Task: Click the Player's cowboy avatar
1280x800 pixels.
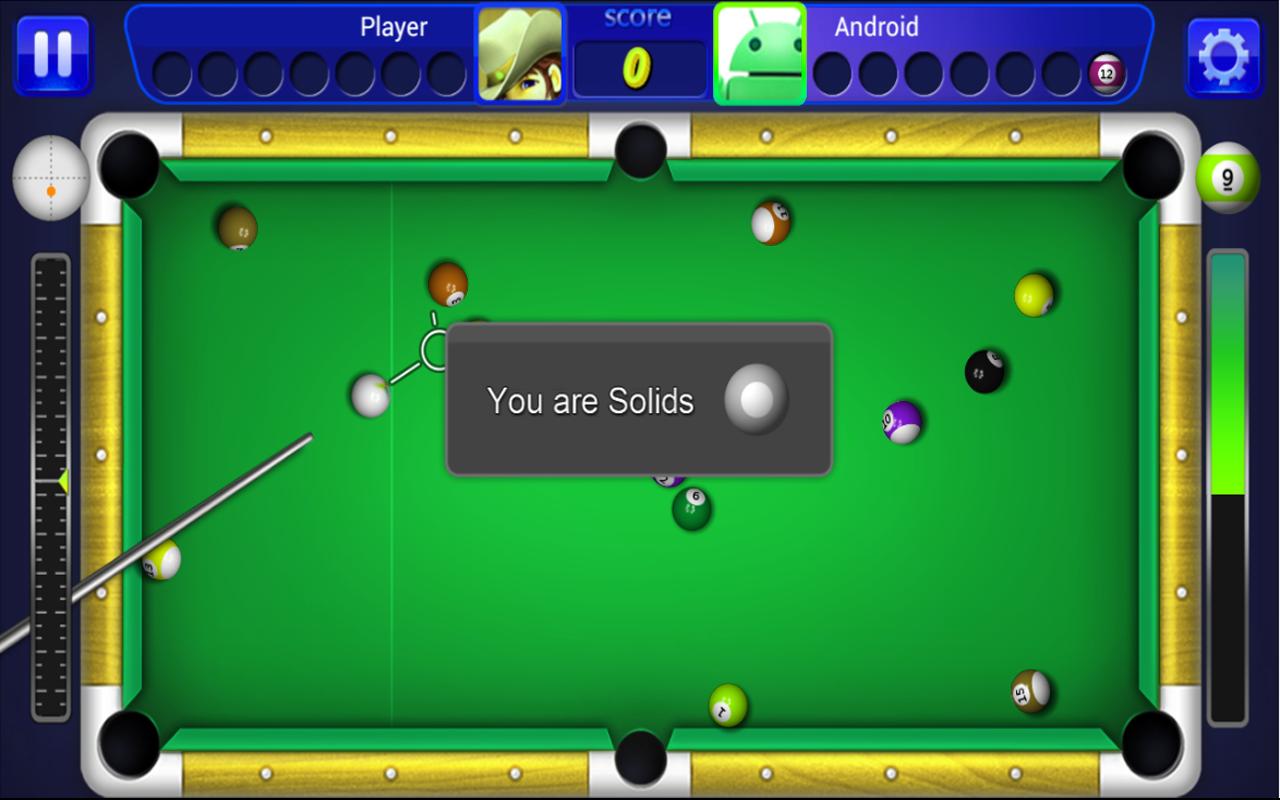Action: (x=519, y=52)
